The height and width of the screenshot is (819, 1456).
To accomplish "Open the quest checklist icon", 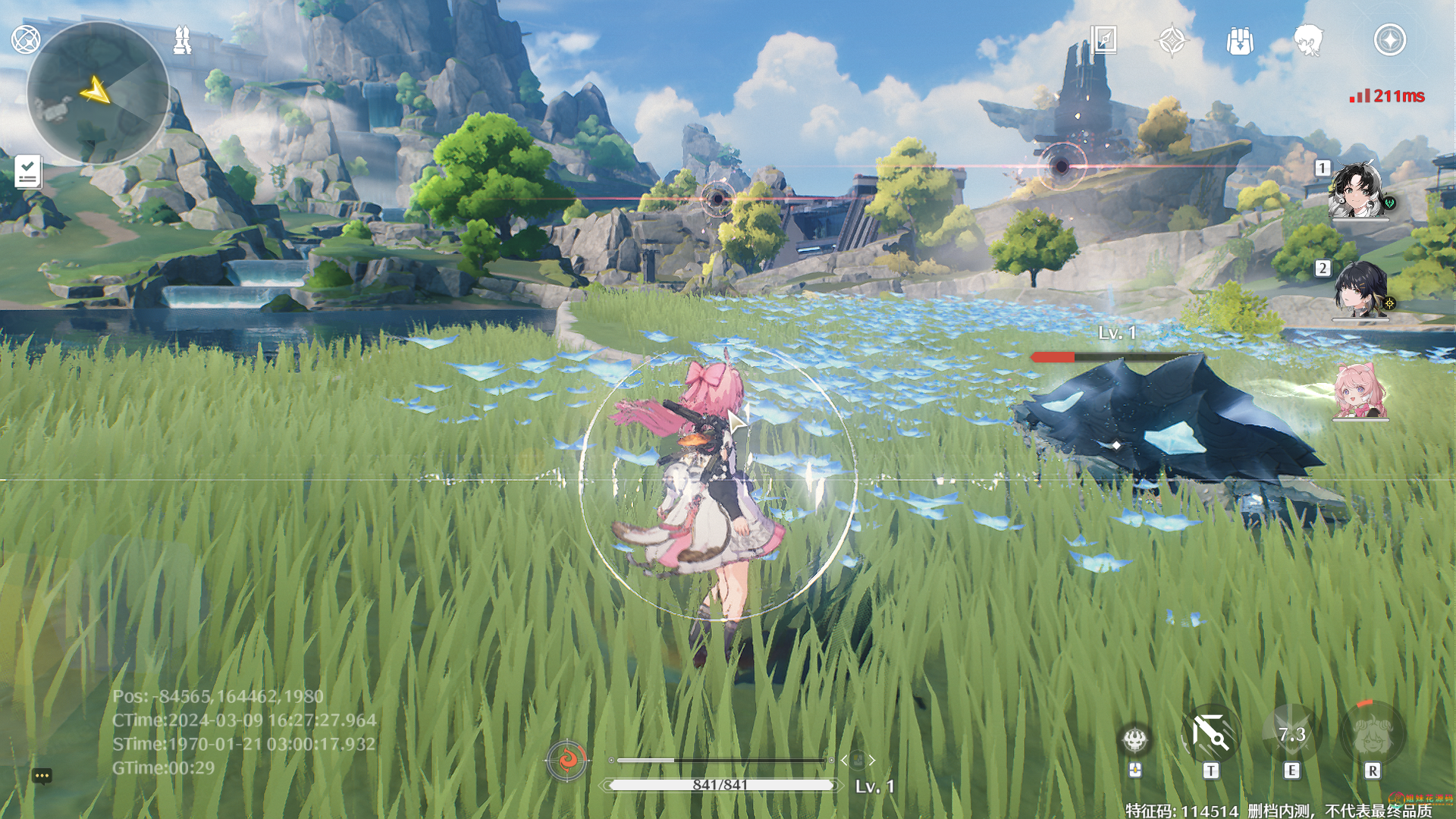I will [27, 171].
